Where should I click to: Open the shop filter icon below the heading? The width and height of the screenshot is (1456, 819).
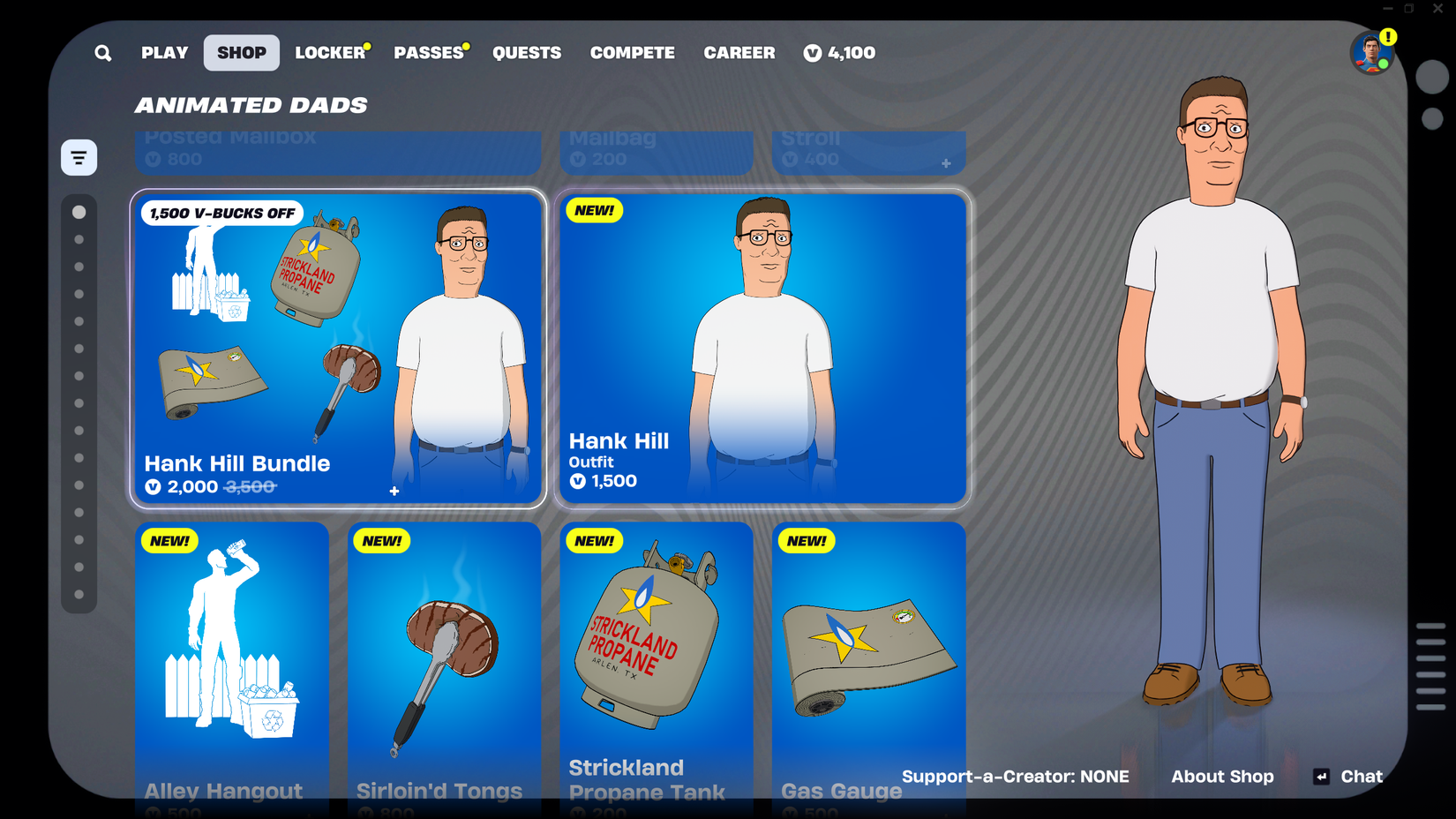point(79,156)
